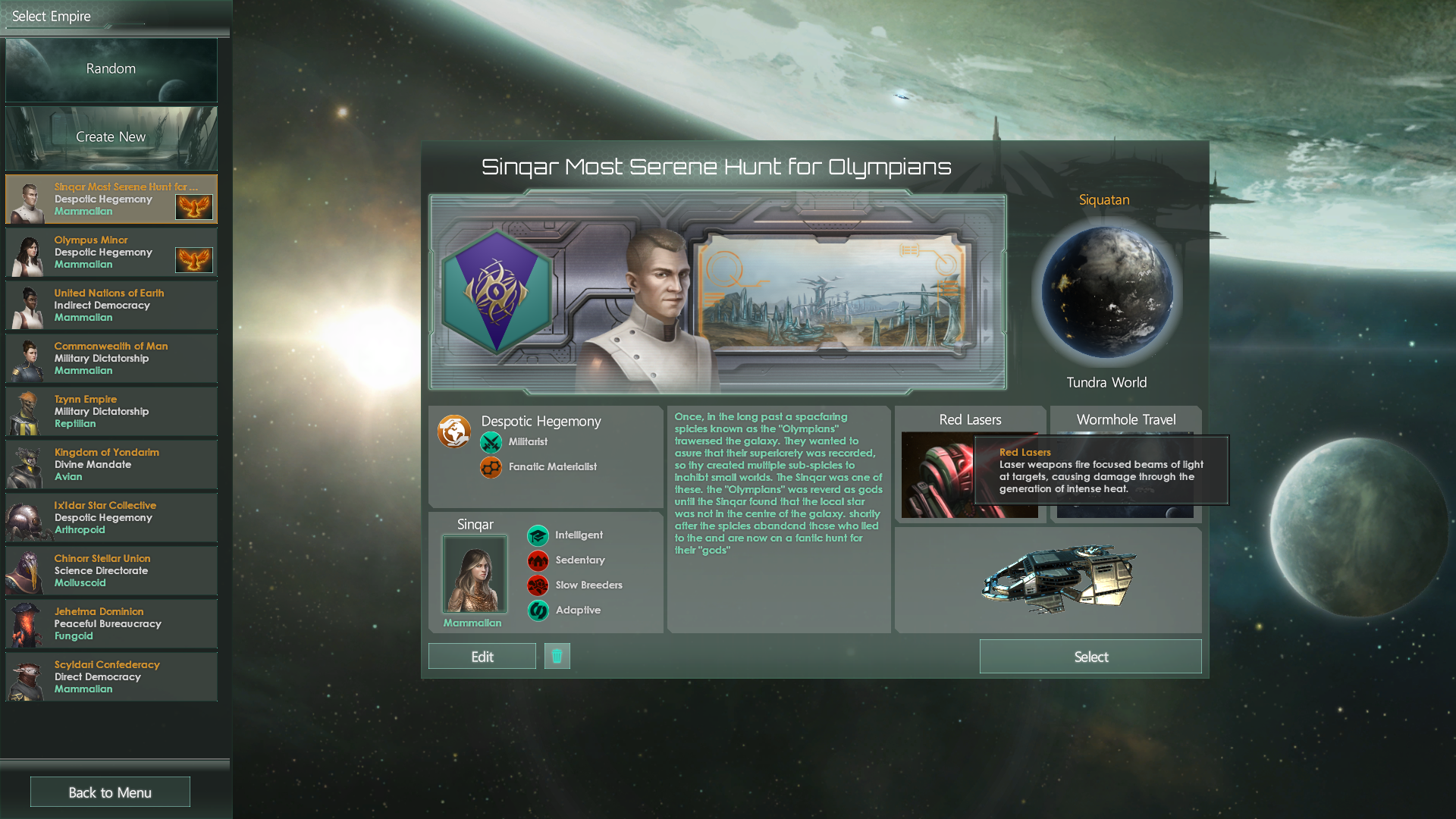The height and width of the screenshot is (819, 1456).
Task: Confirm empire with the Select button
Action: pyautogui.click(x=1090, y=657)
